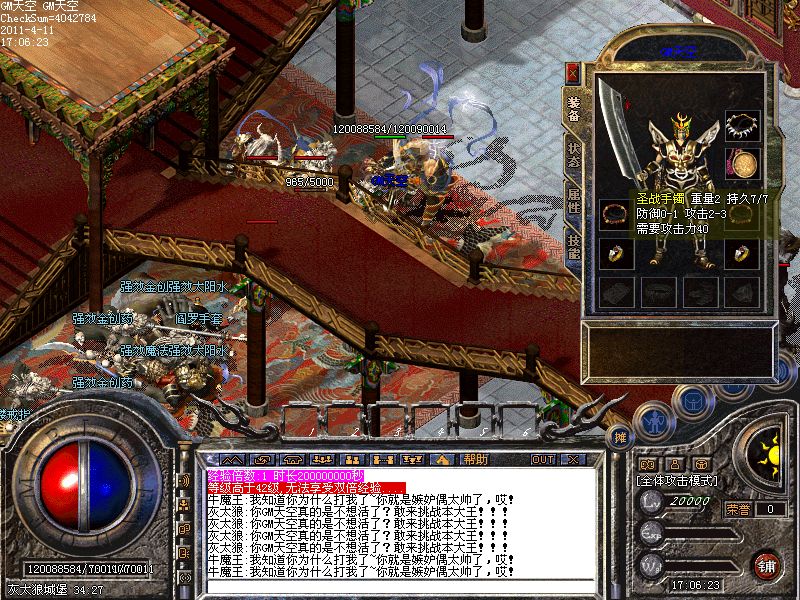Switch to the 装备 equipment tab
The width and height of the screenshot is (800, 600).
[573, 109]
